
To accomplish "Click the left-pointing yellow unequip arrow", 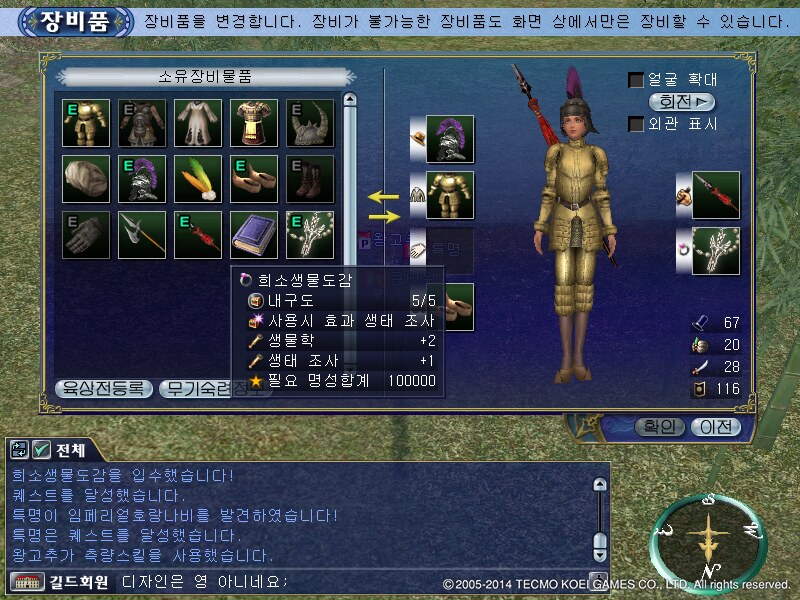I will (x=381, y=196).
